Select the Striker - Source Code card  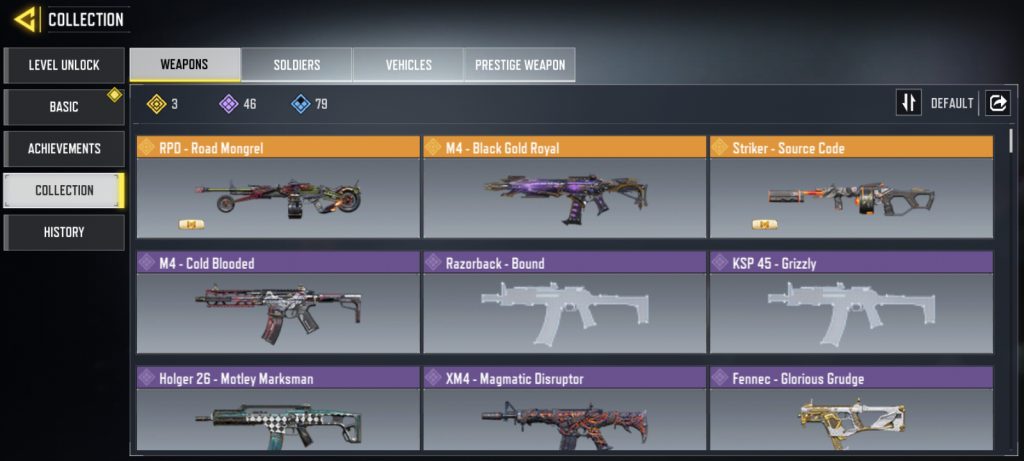851,188
